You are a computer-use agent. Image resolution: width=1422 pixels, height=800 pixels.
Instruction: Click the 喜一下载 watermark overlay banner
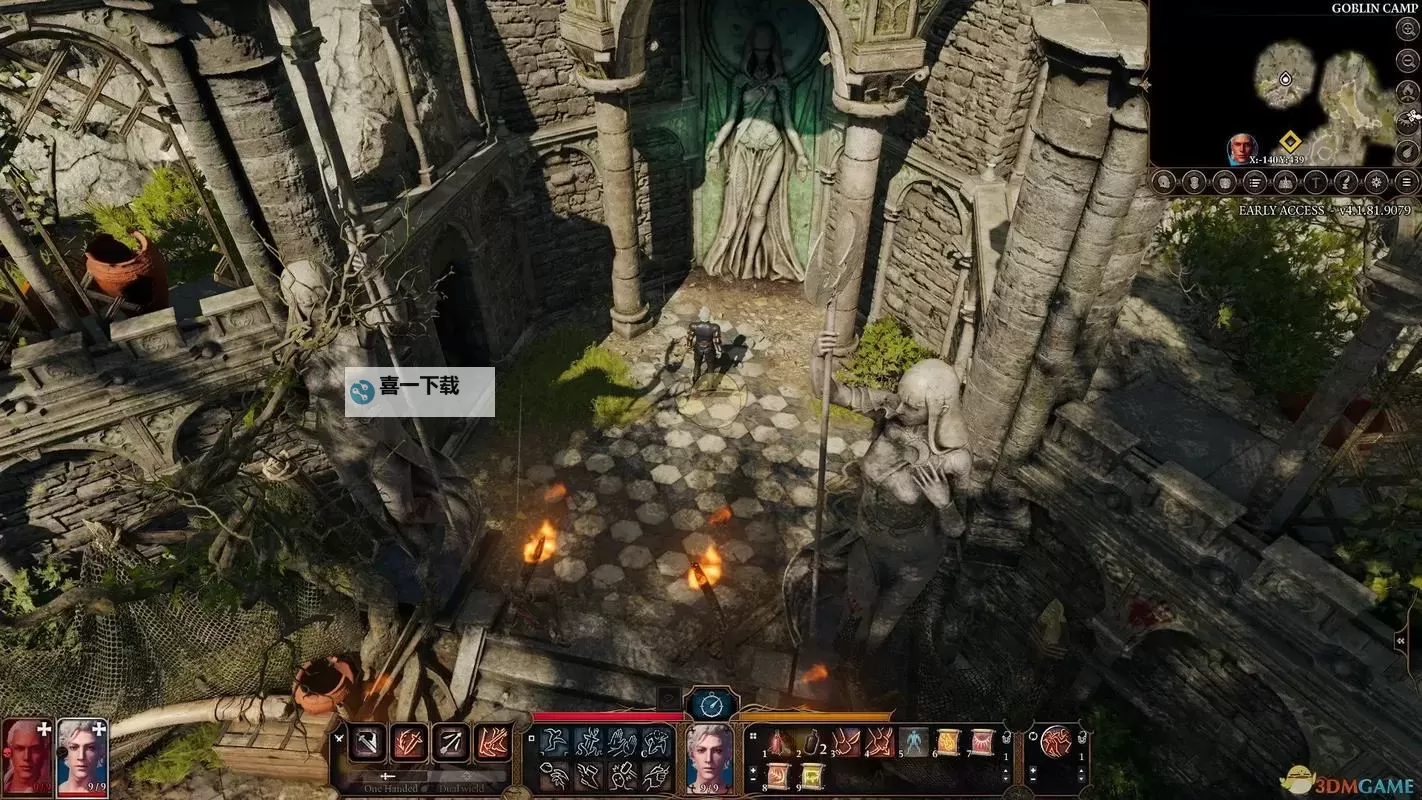[x=420, y=392]
